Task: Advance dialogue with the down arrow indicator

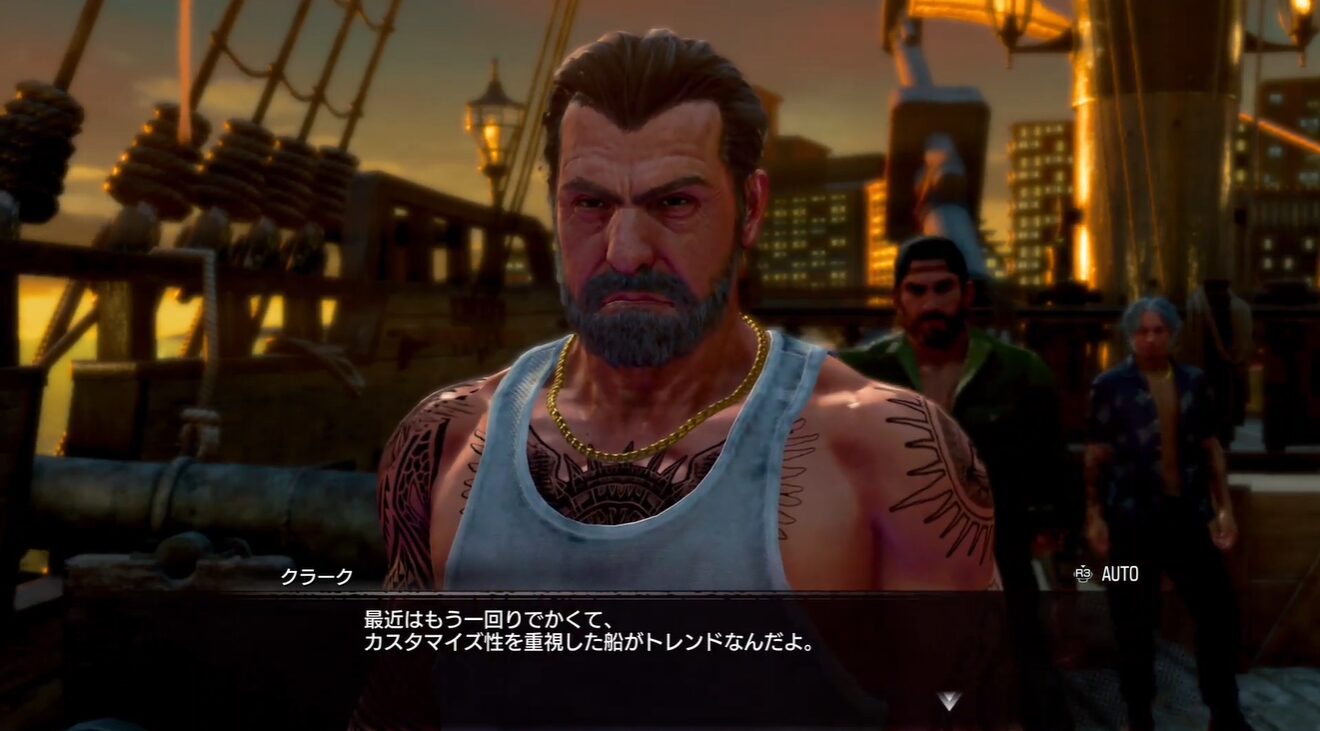Action: (x=948, y=700)
